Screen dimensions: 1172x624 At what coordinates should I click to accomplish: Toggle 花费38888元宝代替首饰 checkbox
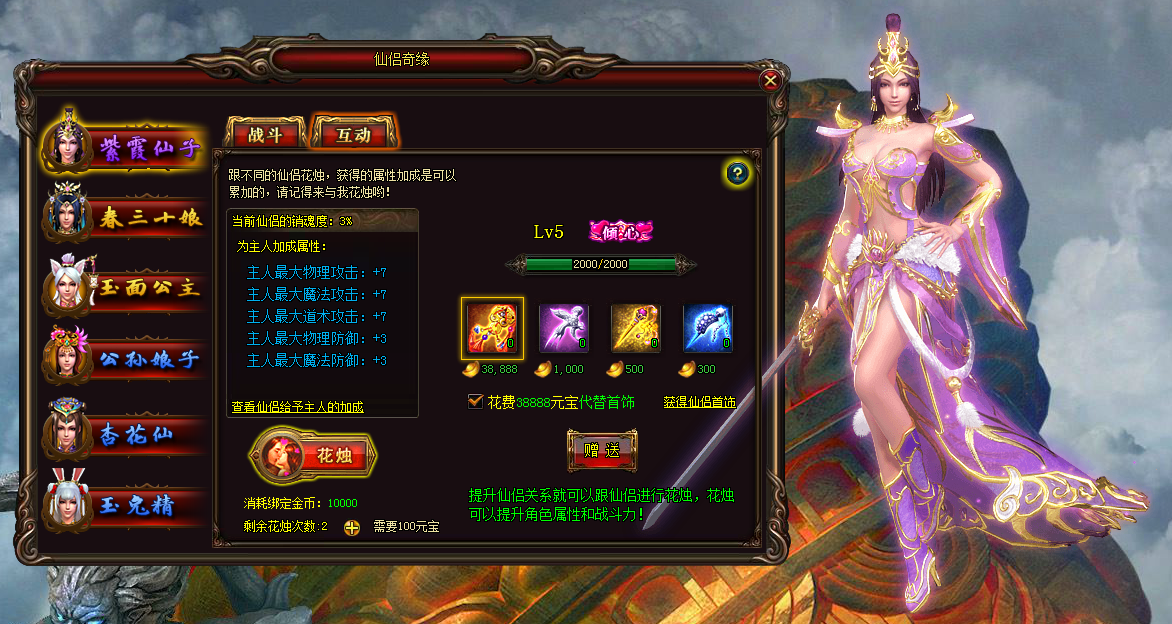[x=476, y=401]
